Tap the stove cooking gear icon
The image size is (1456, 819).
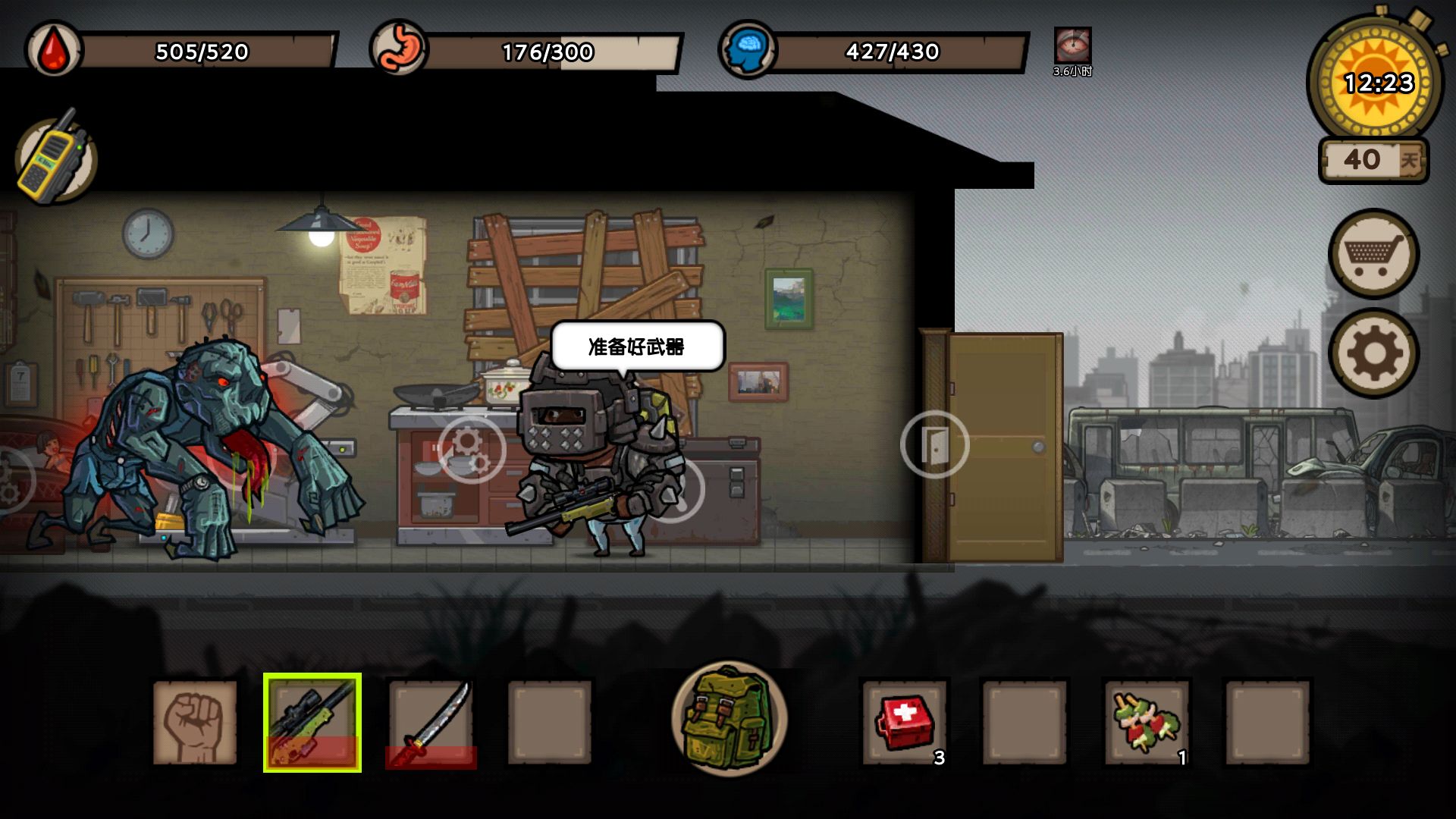[472, 450]
